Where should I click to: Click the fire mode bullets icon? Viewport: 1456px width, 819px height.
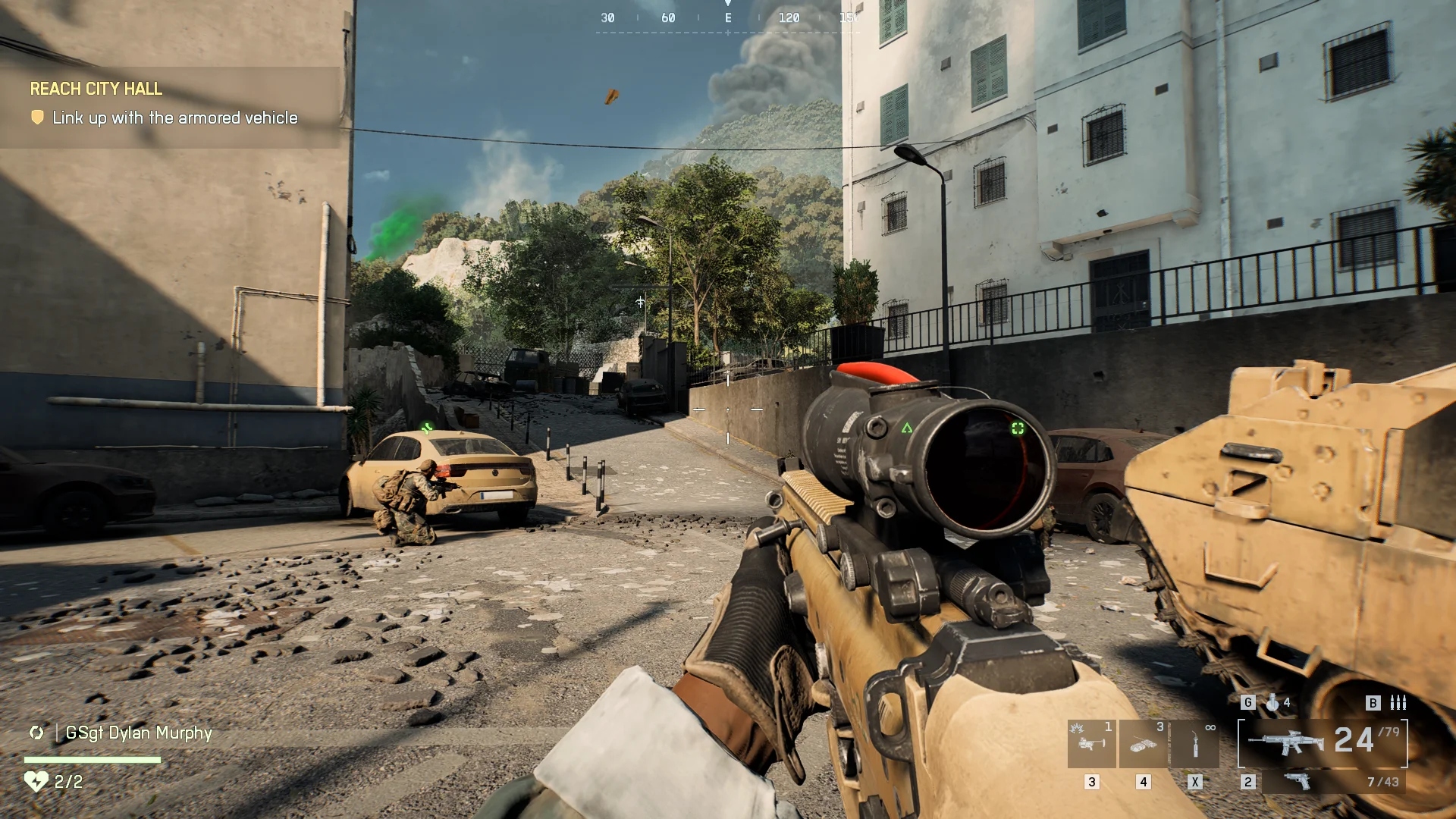pyautogui.click(x=1398, y=703)
